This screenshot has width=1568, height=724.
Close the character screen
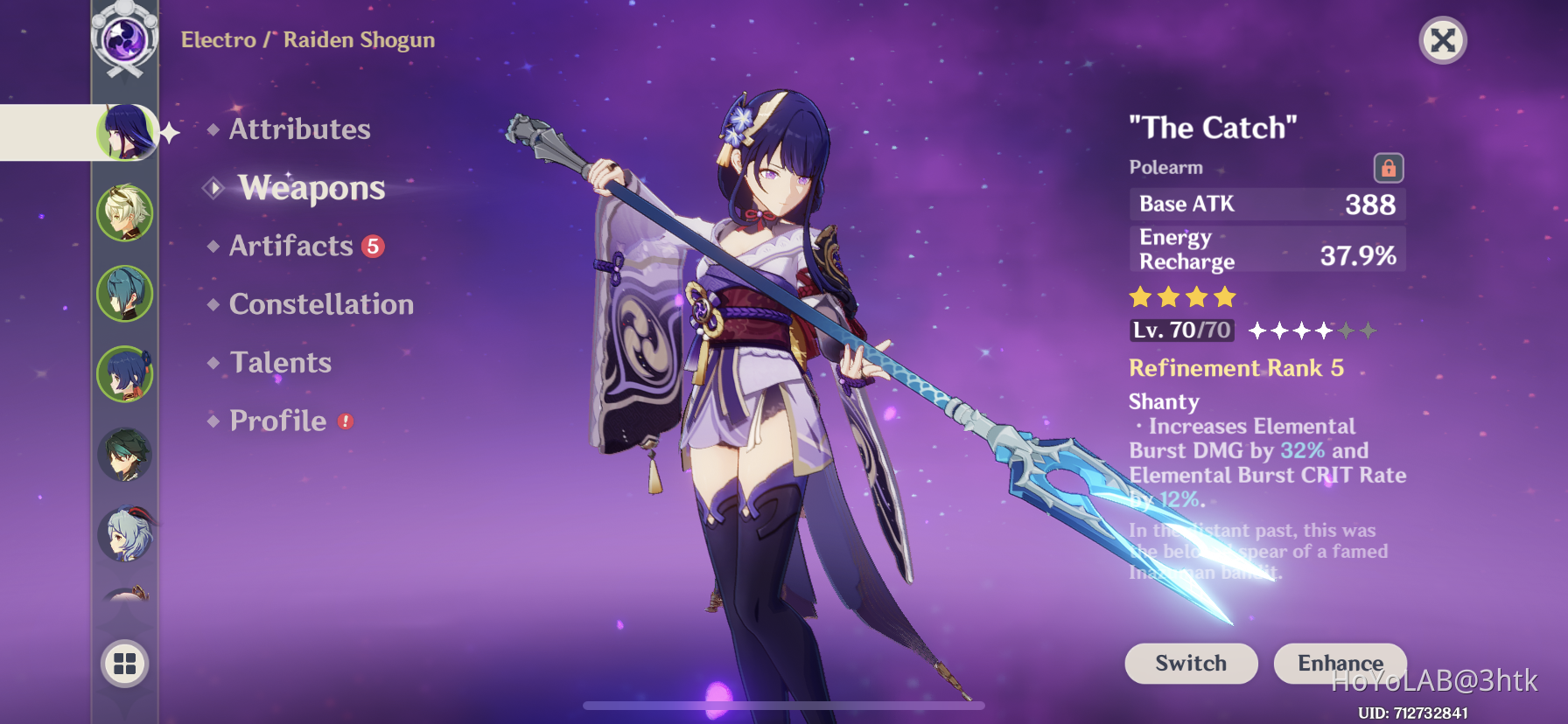(1442, 40)
